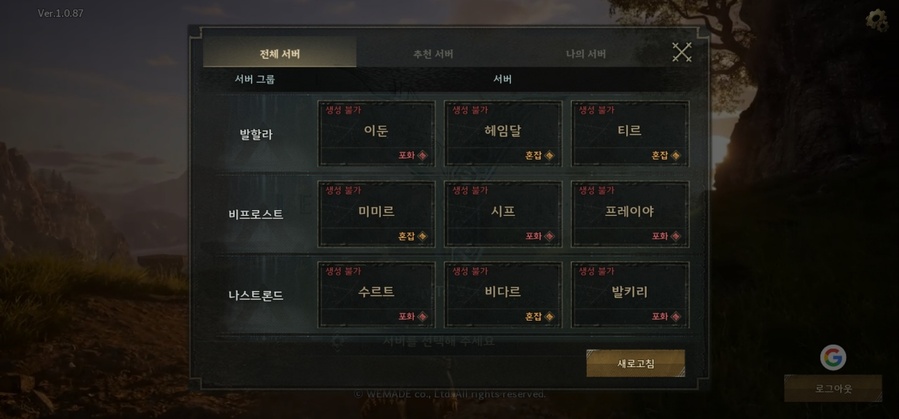
Task: Tap the Google account icon
Action: click(x=833, y=357)
